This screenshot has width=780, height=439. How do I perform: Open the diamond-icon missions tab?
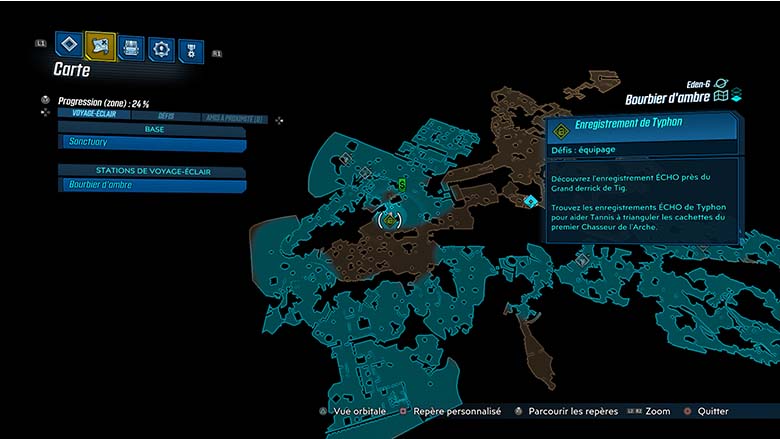tap(68, 45)
